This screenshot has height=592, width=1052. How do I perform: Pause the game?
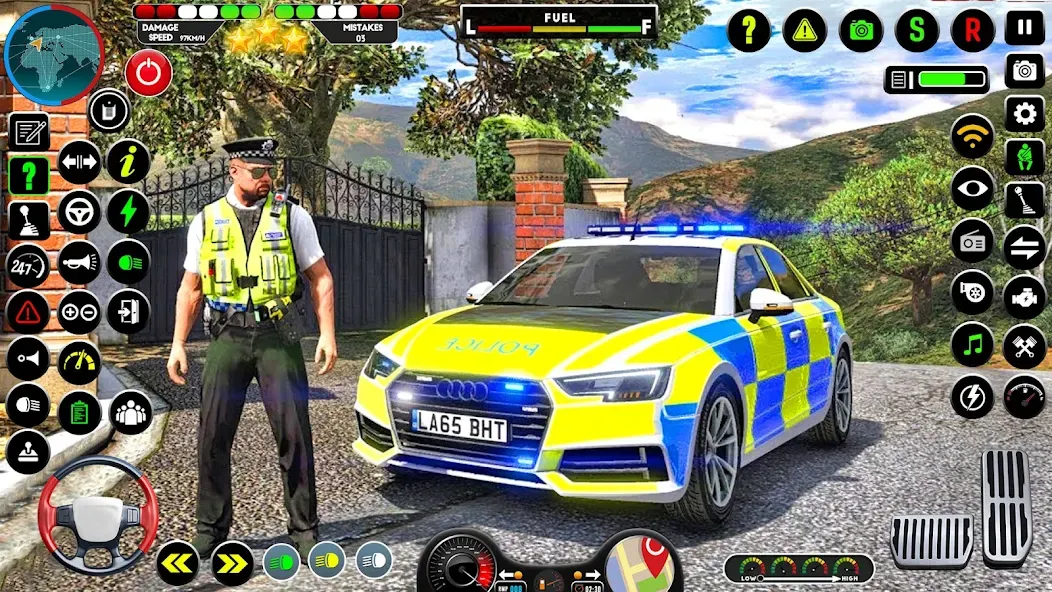pyautogui.click(x=1024, y=28)
